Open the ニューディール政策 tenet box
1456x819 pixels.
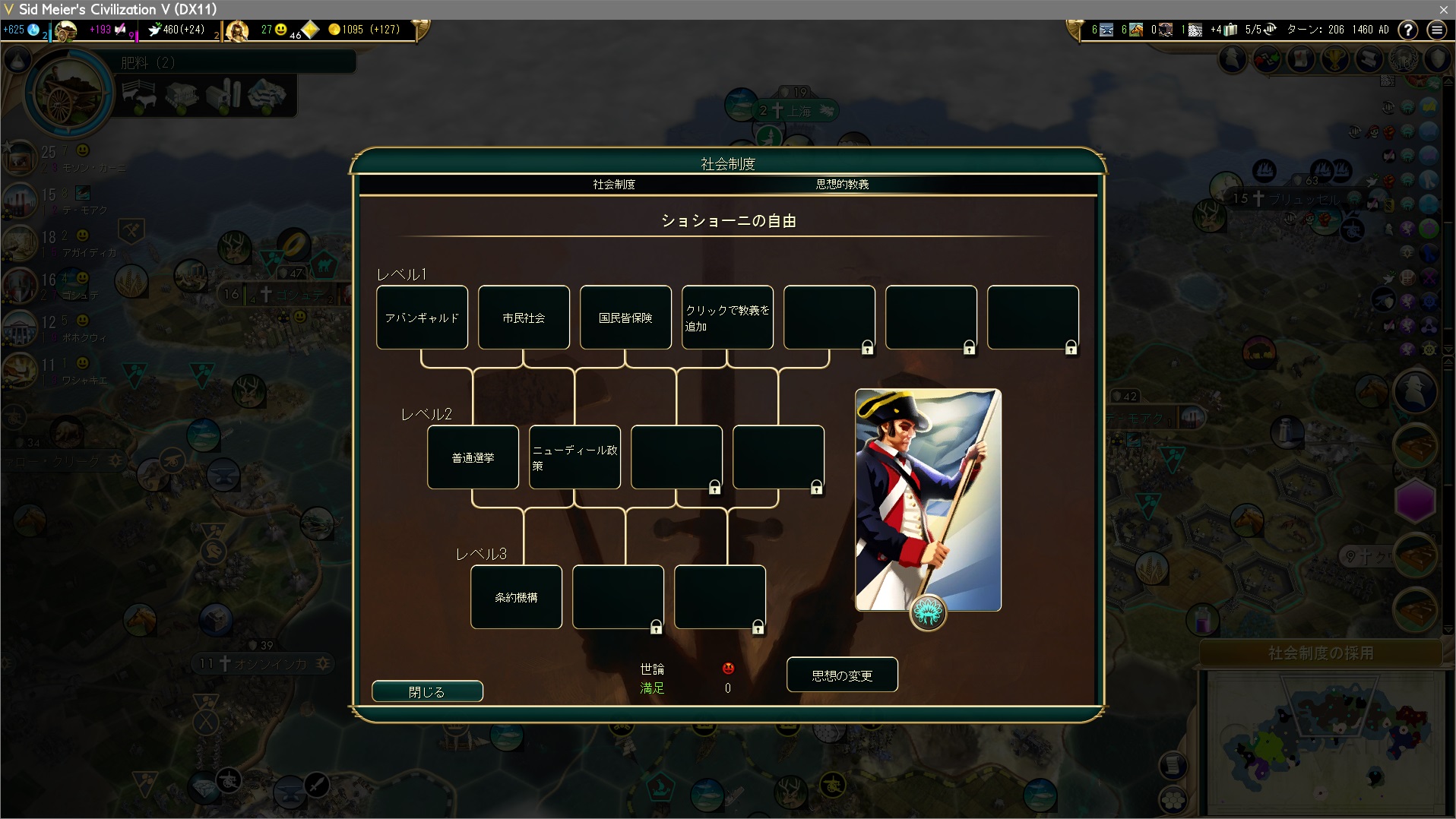click(574, 457)
